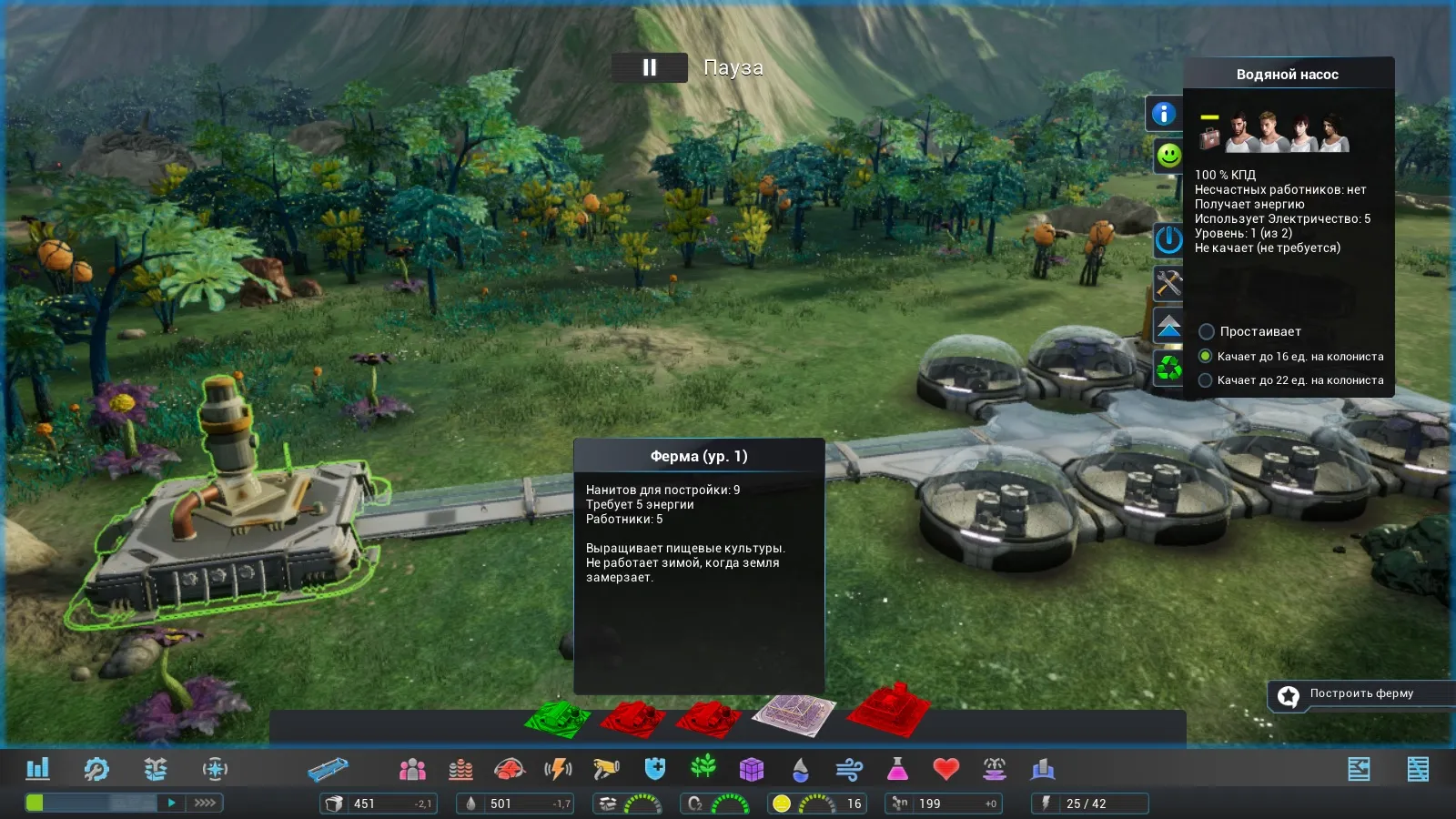
Task: Toggle the water pump power button
Action: (1168, 240)
